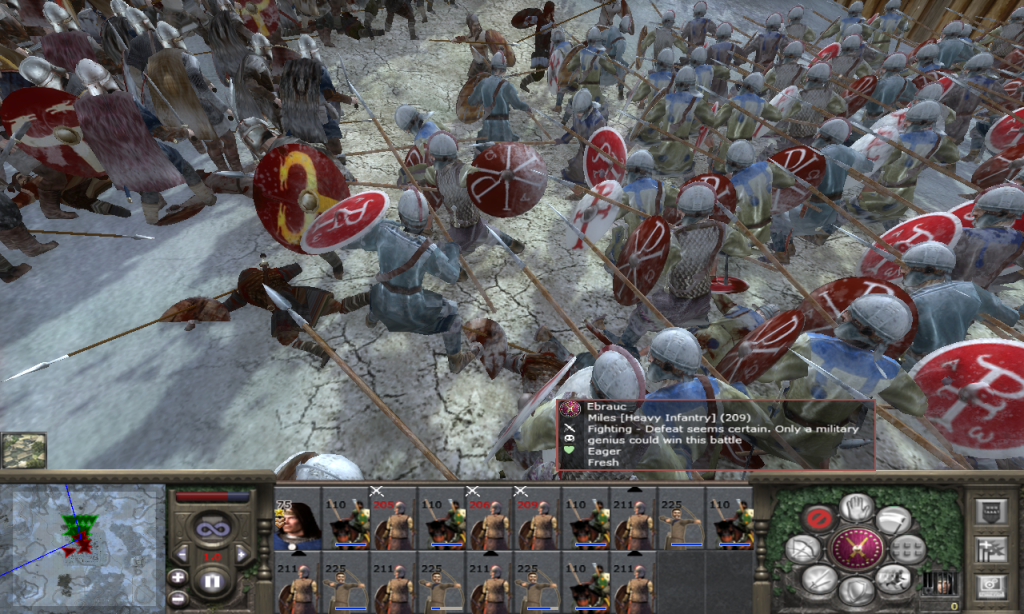Zoom in the minimap with plus button

(177, 577)
